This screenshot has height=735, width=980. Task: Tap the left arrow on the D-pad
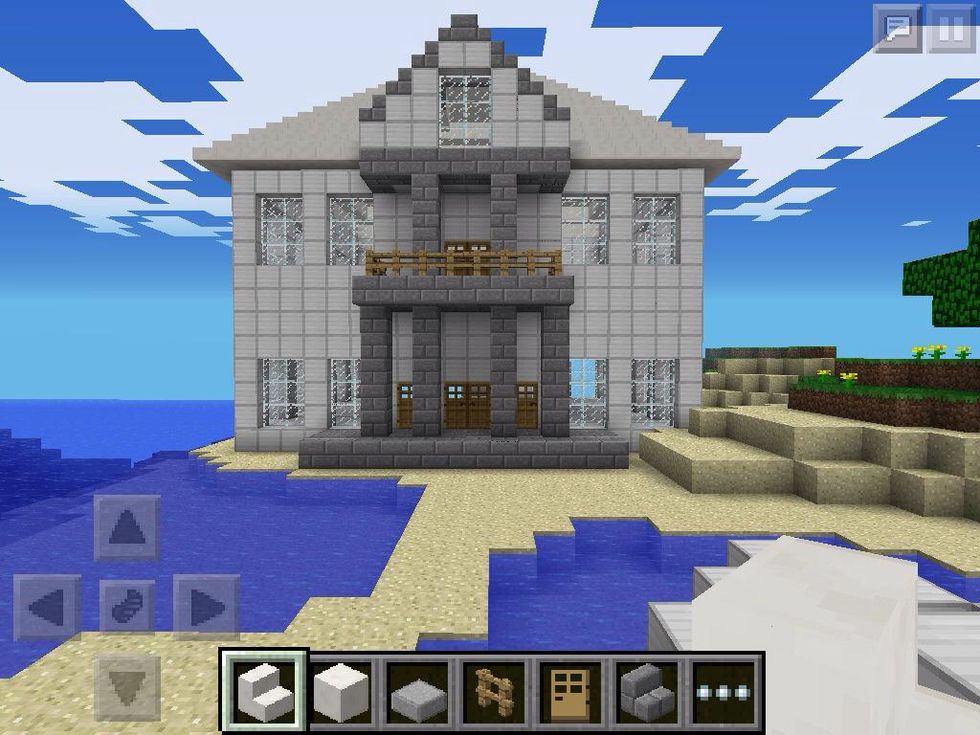tap(47, 607)
